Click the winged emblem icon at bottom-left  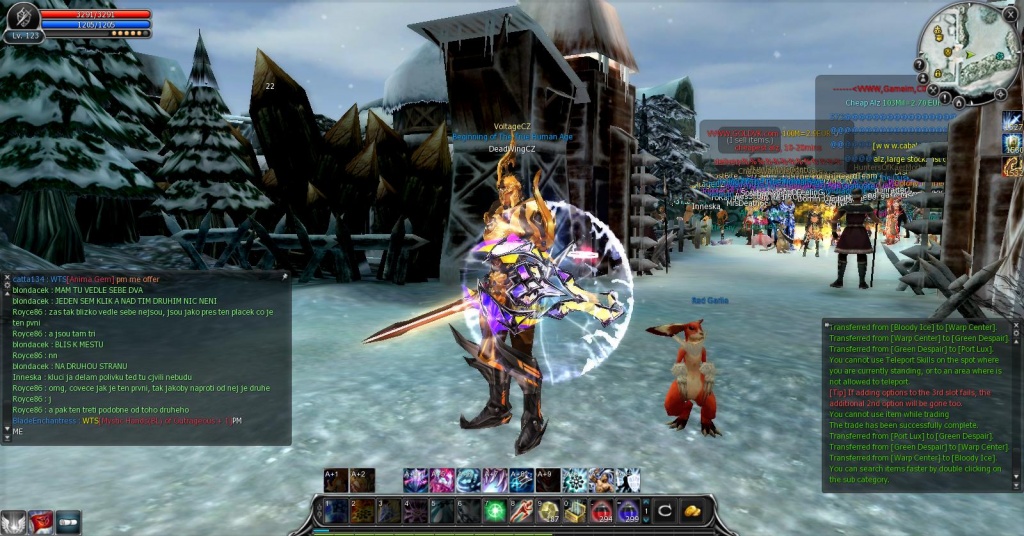tap(13, 522)
